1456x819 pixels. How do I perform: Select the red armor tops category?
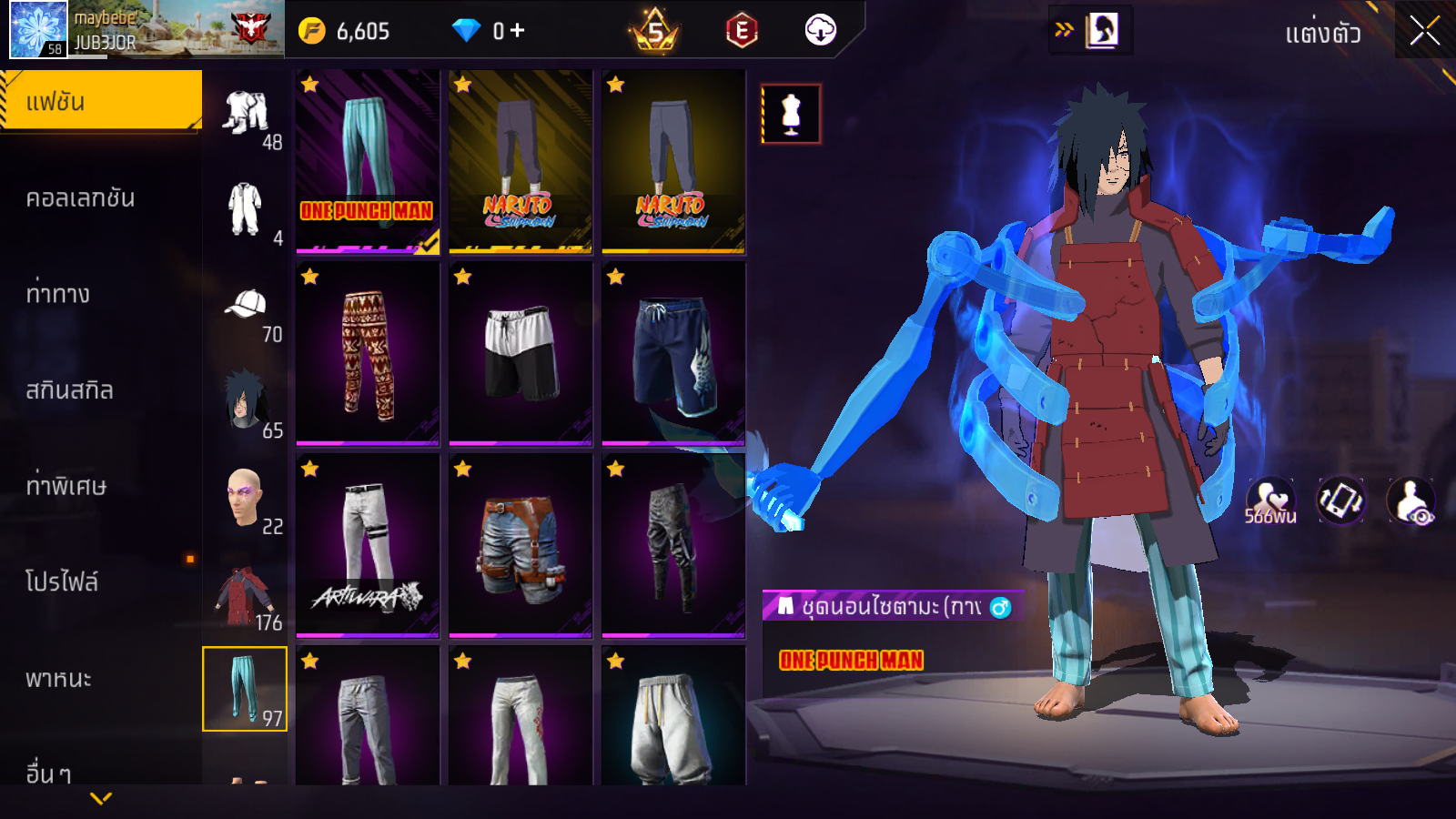[246, 597]
